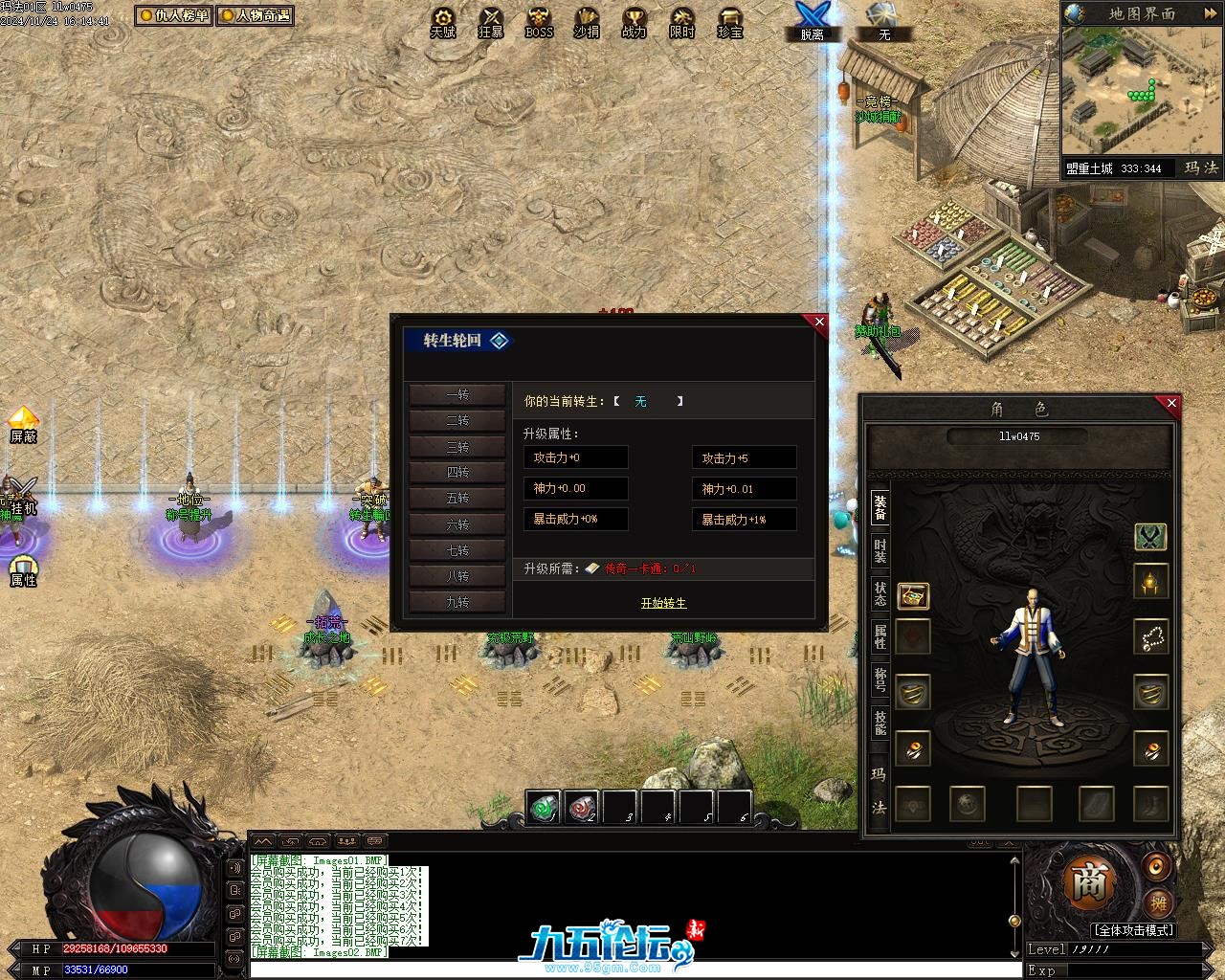Switch to the 技能 skills tab
The height and width of the screenshot is (980, 1225).
coord(880,724)
